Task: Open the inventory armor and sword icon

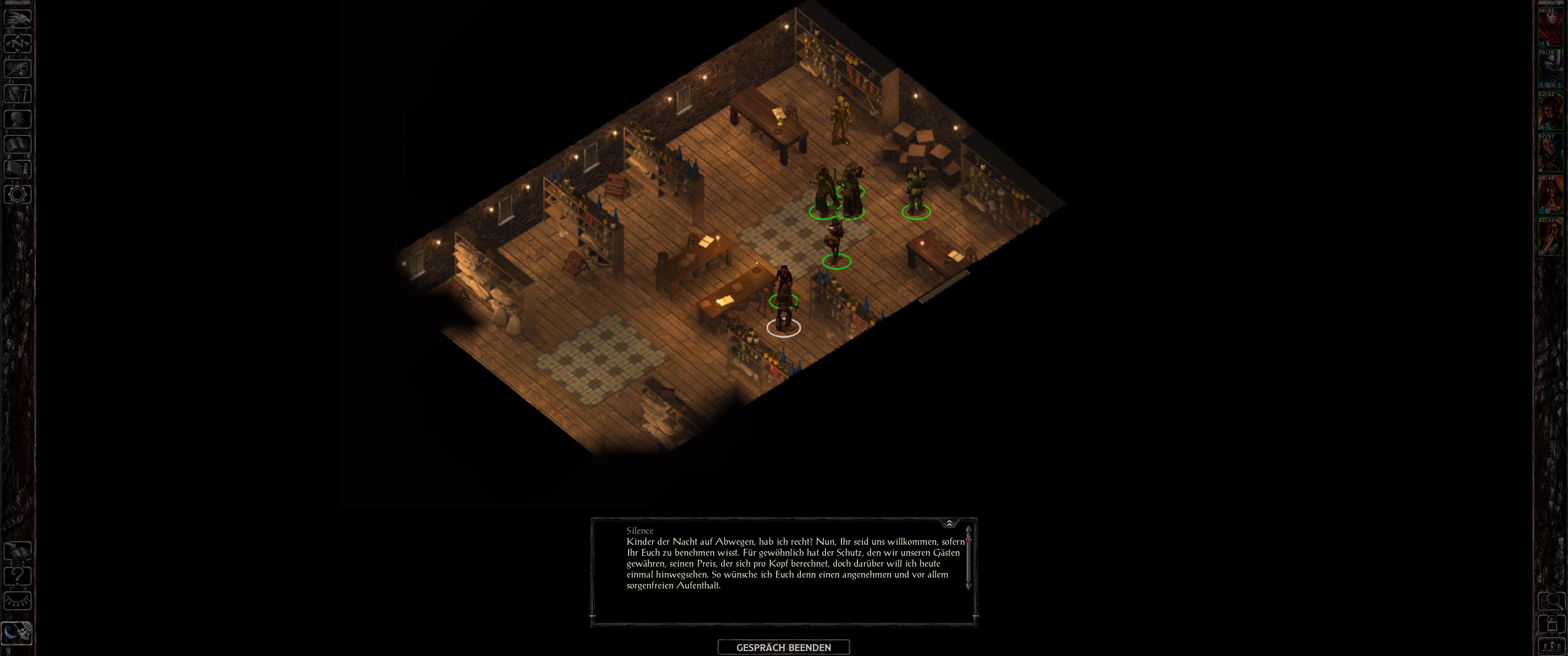Action: pyautogui.click(x=18, y=94)
